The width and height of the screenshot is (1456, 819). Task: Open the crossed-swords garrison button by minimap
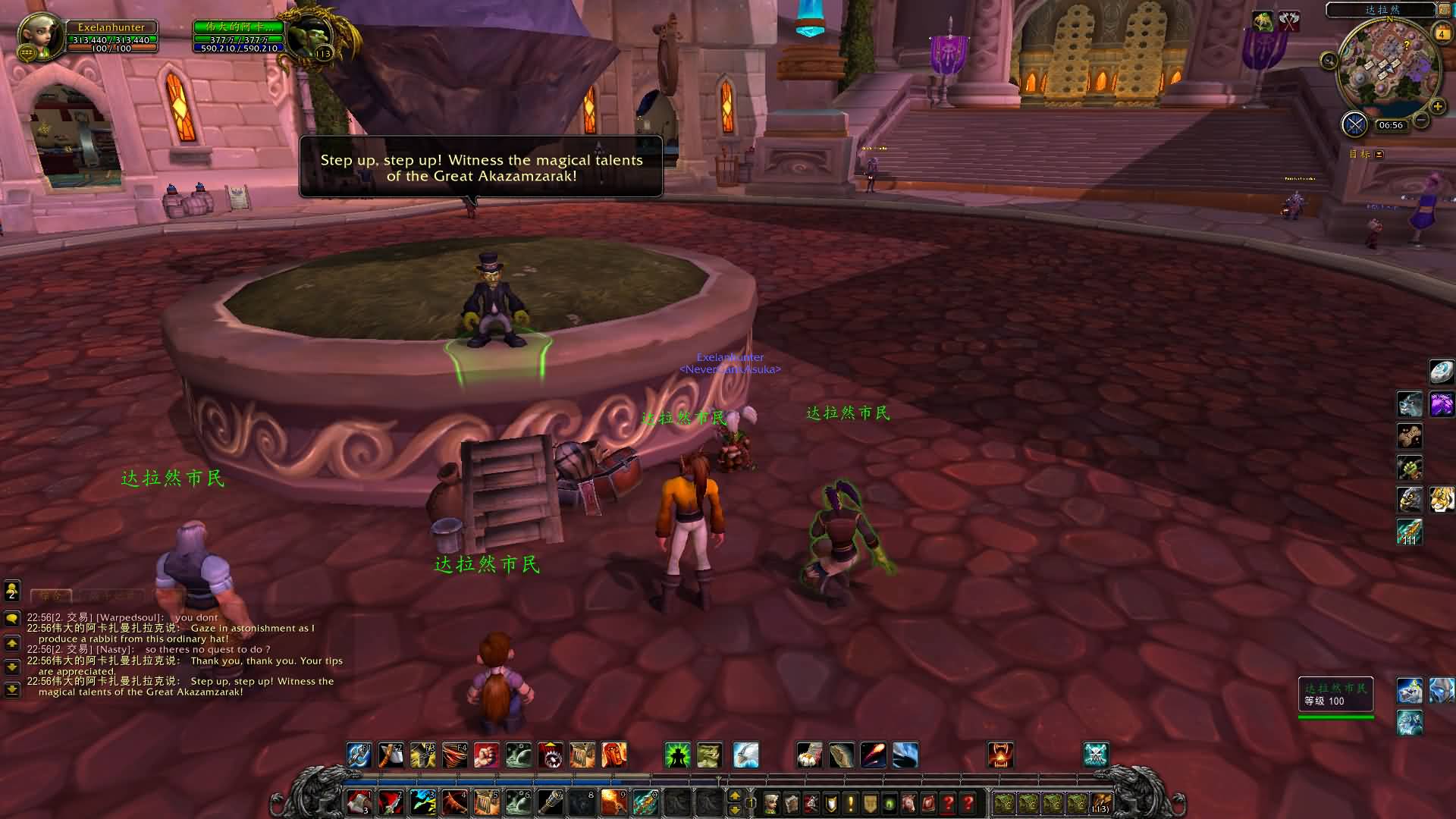click(x=1354, y=124)
